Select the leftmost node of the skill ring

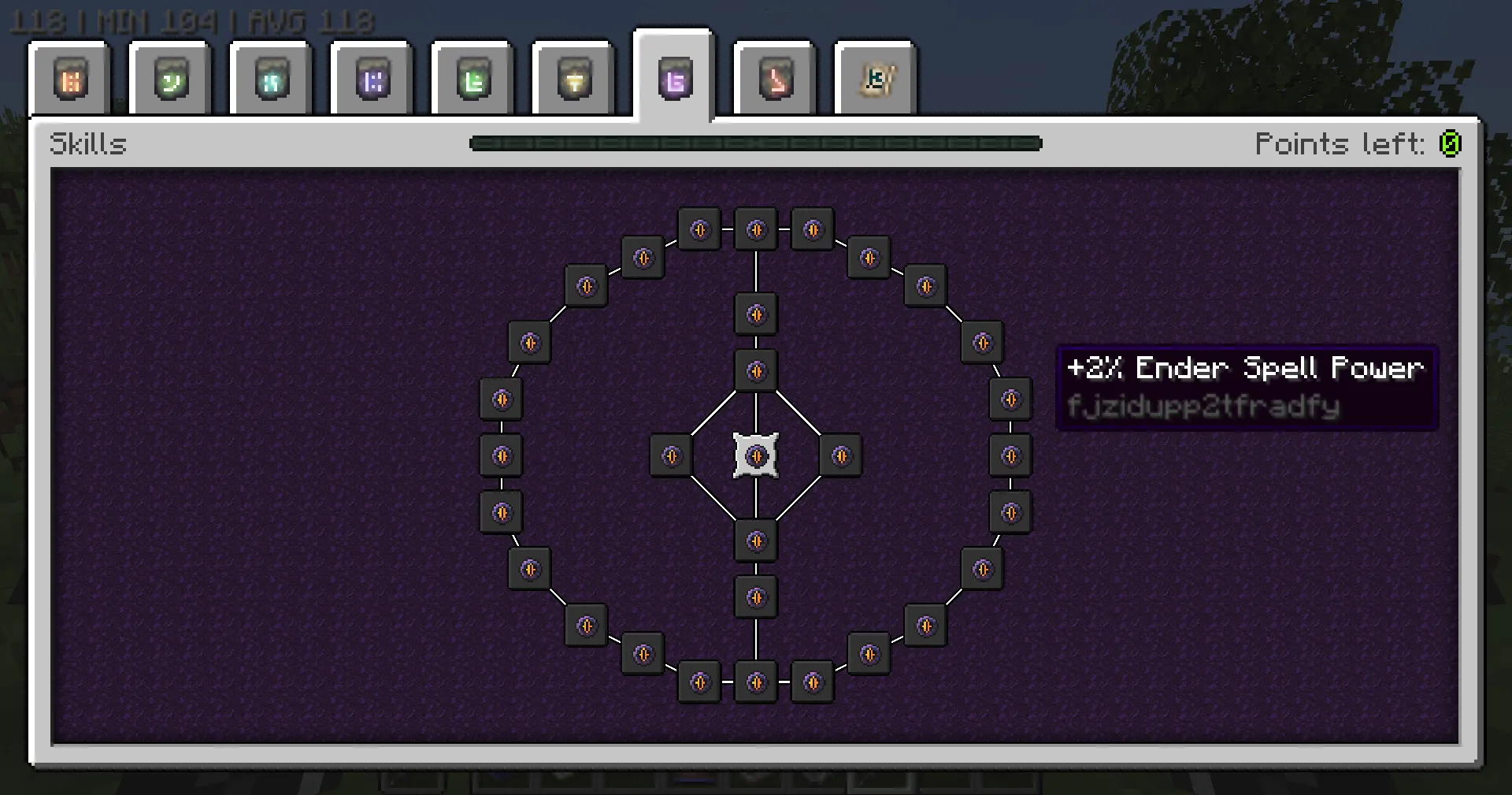(x=502, y=455)
